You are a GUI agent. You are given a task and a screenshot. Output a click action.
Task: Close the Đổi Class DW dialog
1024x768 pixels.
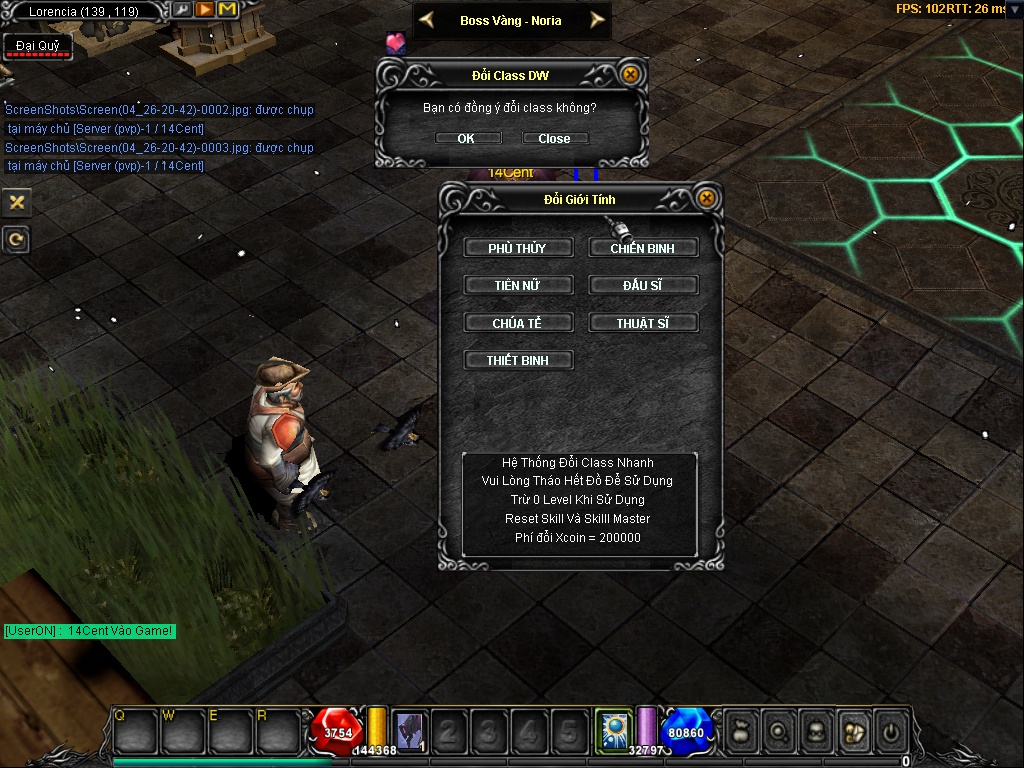(x=630, y=74)
